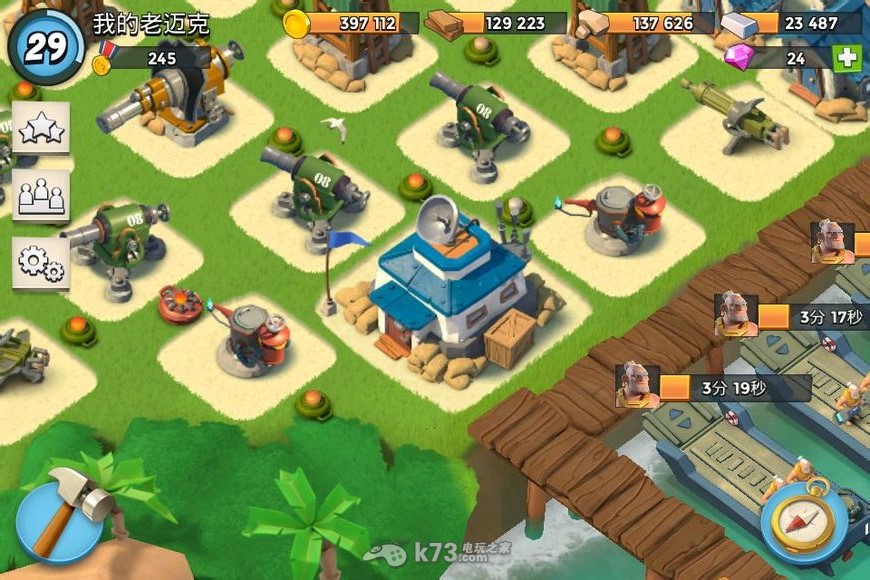Image resolution: width=870 pixels, height=580 pixels.
Task: Select the troop timer showing 3分 19秒
Action: tap(712, 388)
